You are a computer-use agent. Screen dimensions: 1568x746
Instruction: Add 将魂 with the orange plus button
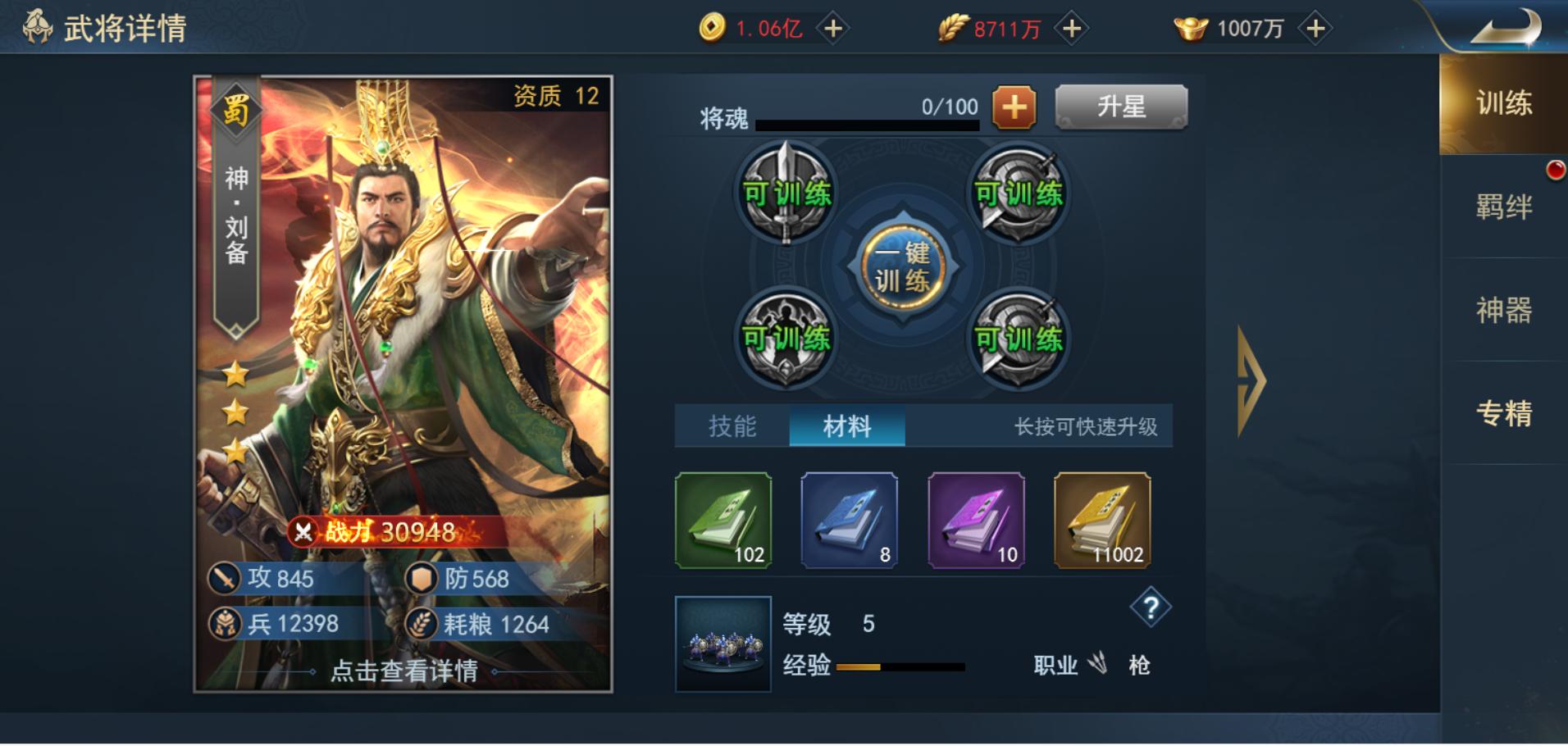pos(1014,107)
